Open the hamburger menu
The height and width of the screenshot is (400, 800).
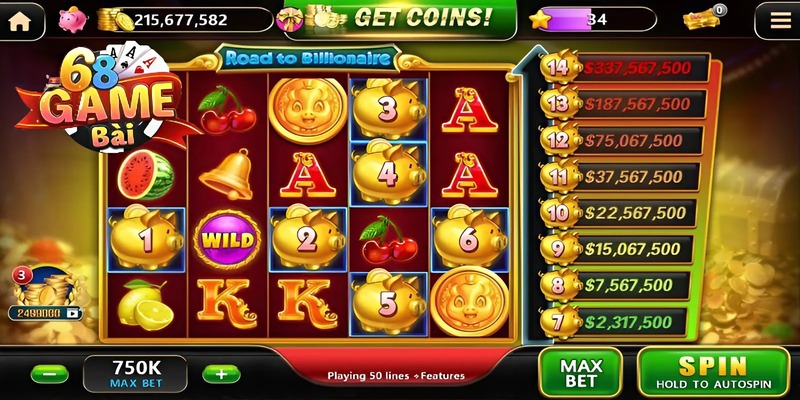tap(774, 18)
